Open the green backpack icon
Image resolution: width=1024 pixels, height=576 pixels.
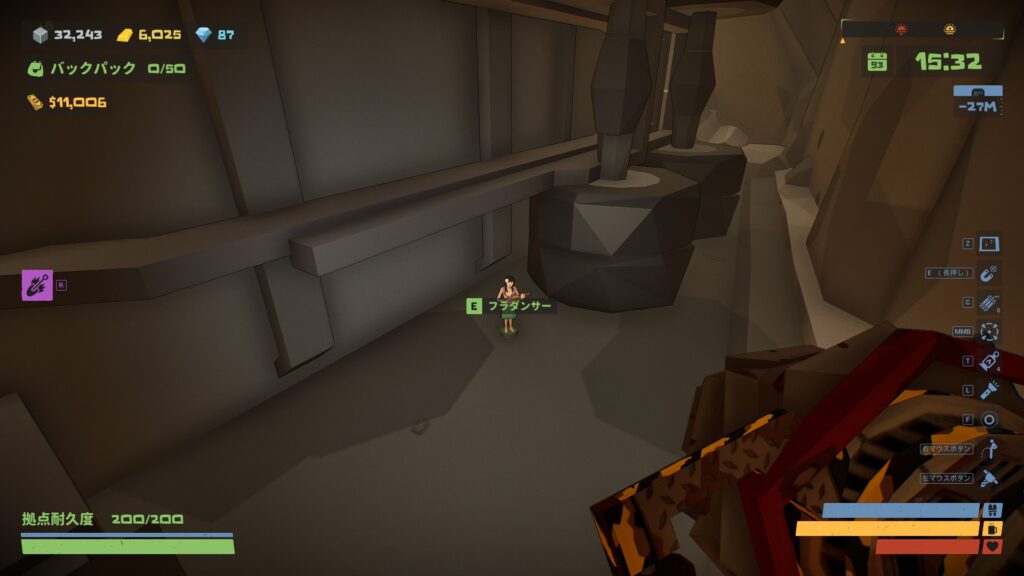pos(36,69)
